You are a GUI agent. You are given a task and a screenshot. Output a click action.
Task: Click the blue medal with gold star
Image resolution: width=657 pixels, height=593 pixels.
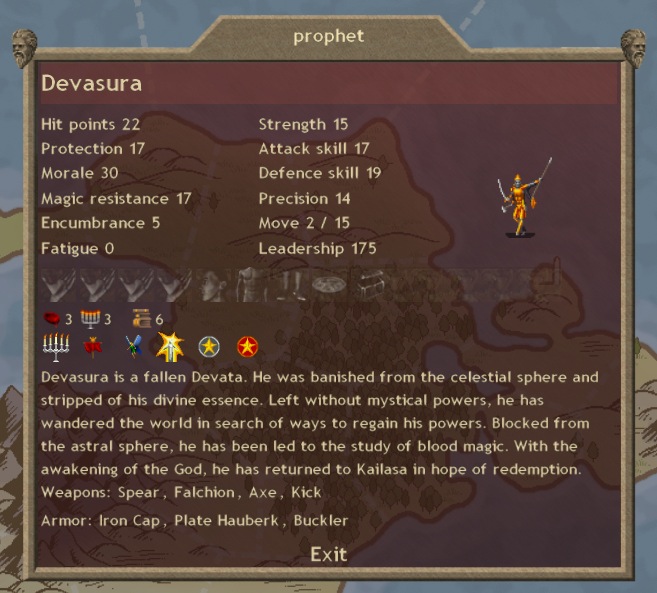[208, 347]
